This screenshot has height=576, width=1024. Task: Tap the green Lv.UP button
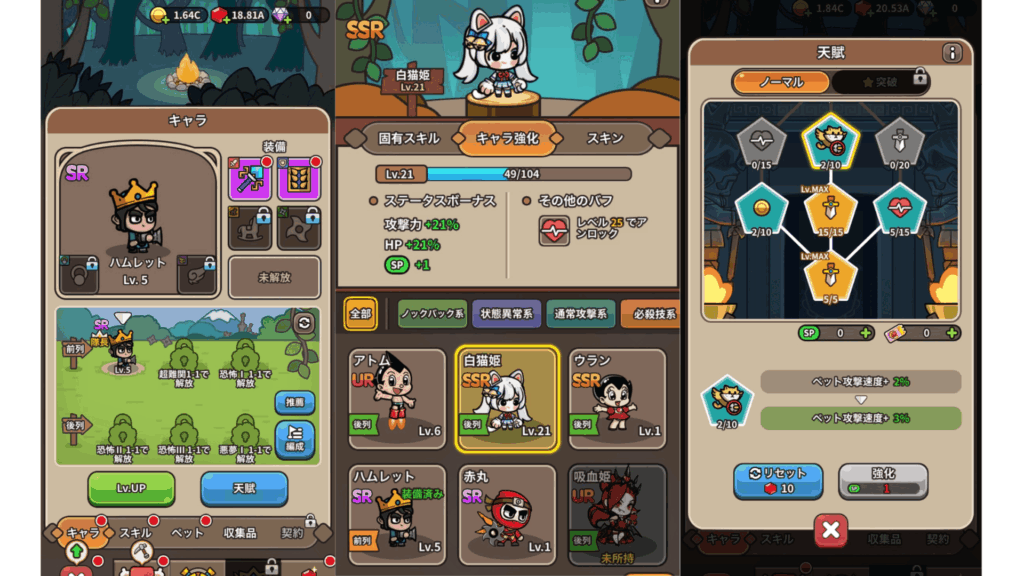pos(131,487)
